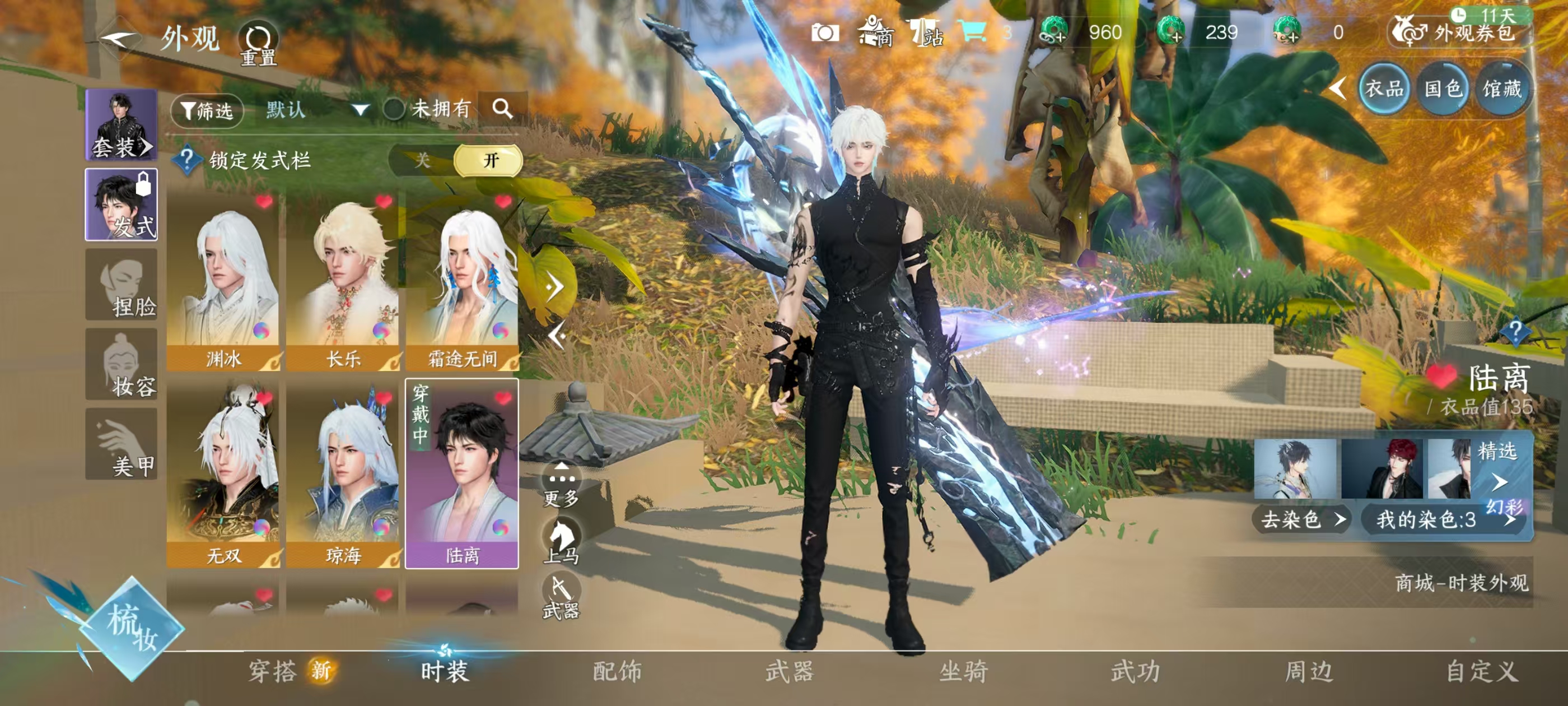The width and height of the screenshot is (1568, 706).
Task: Open the 妆容 makeup category
Action: (x=121, y=364)
